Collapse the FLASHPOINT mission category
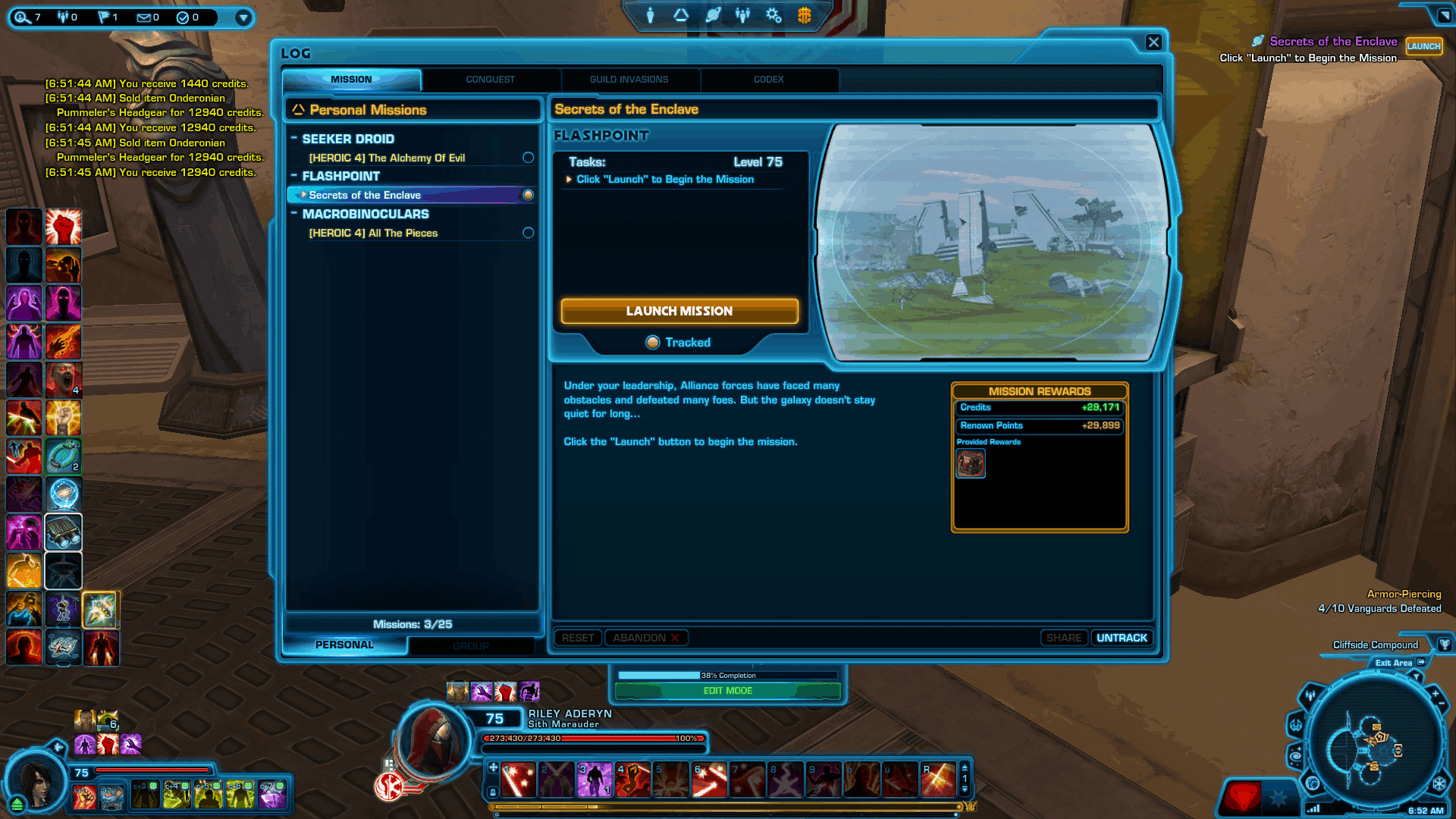Viewport: 1456px width, 819px height. [295, 175]
